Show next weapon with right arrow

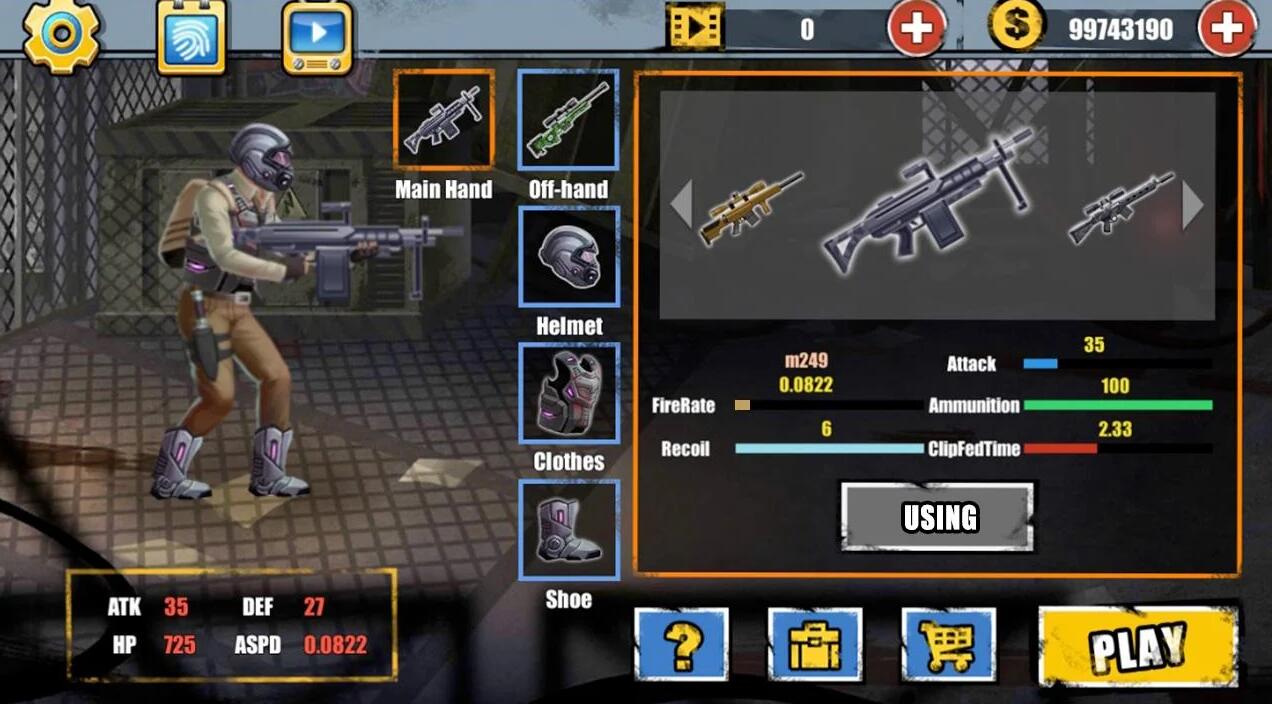1193,205
